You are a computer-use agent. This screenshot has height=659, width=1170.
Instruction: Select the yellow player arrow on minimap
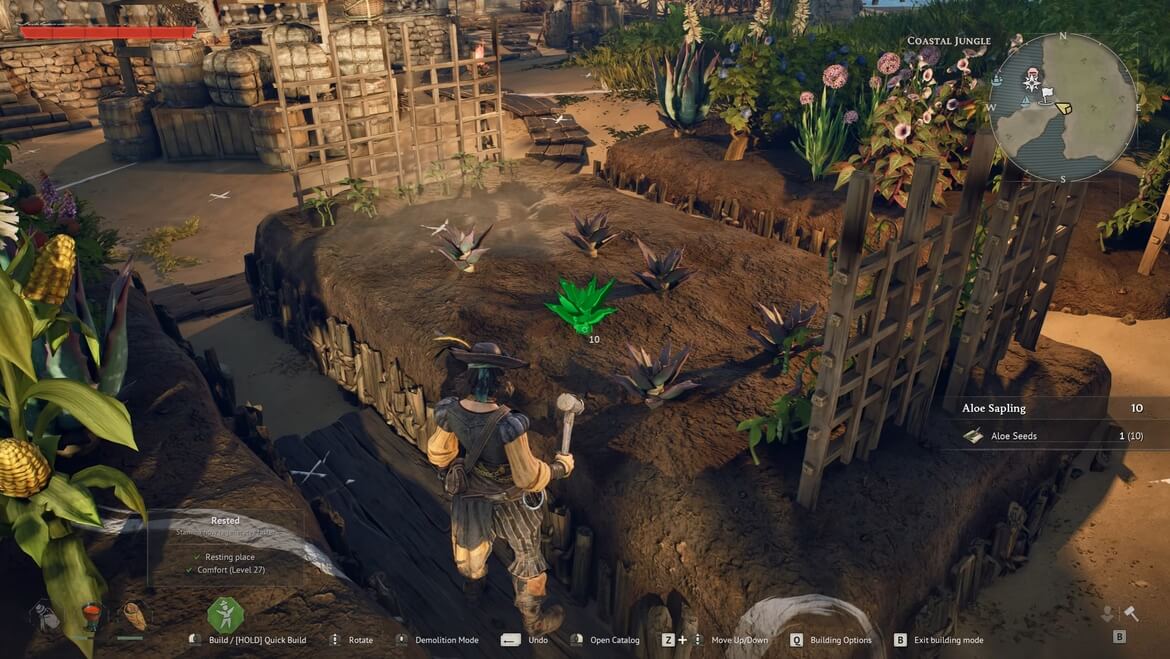tap(1063, 107)
